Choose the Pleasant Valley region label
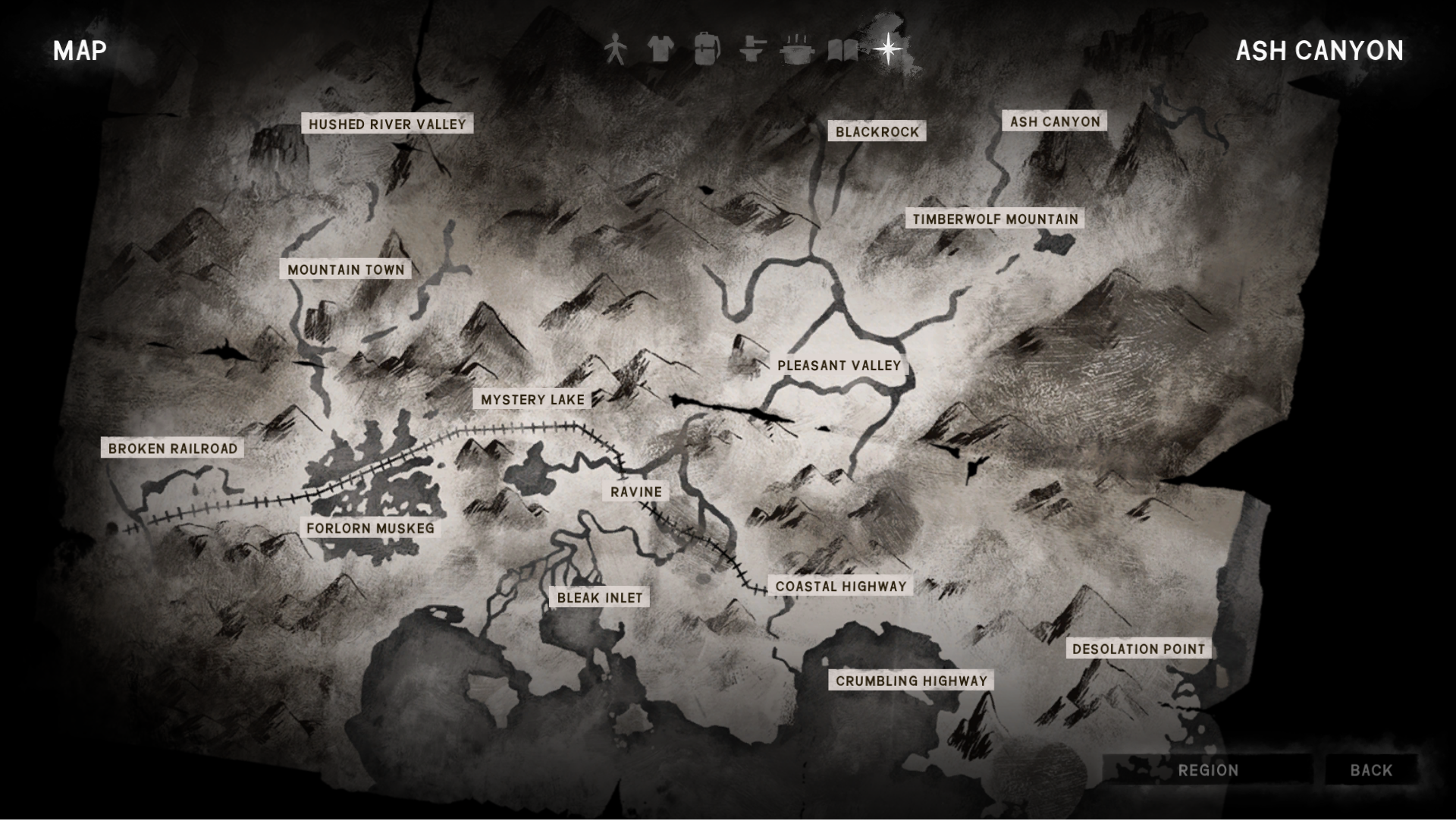 [x=839, y=366]
